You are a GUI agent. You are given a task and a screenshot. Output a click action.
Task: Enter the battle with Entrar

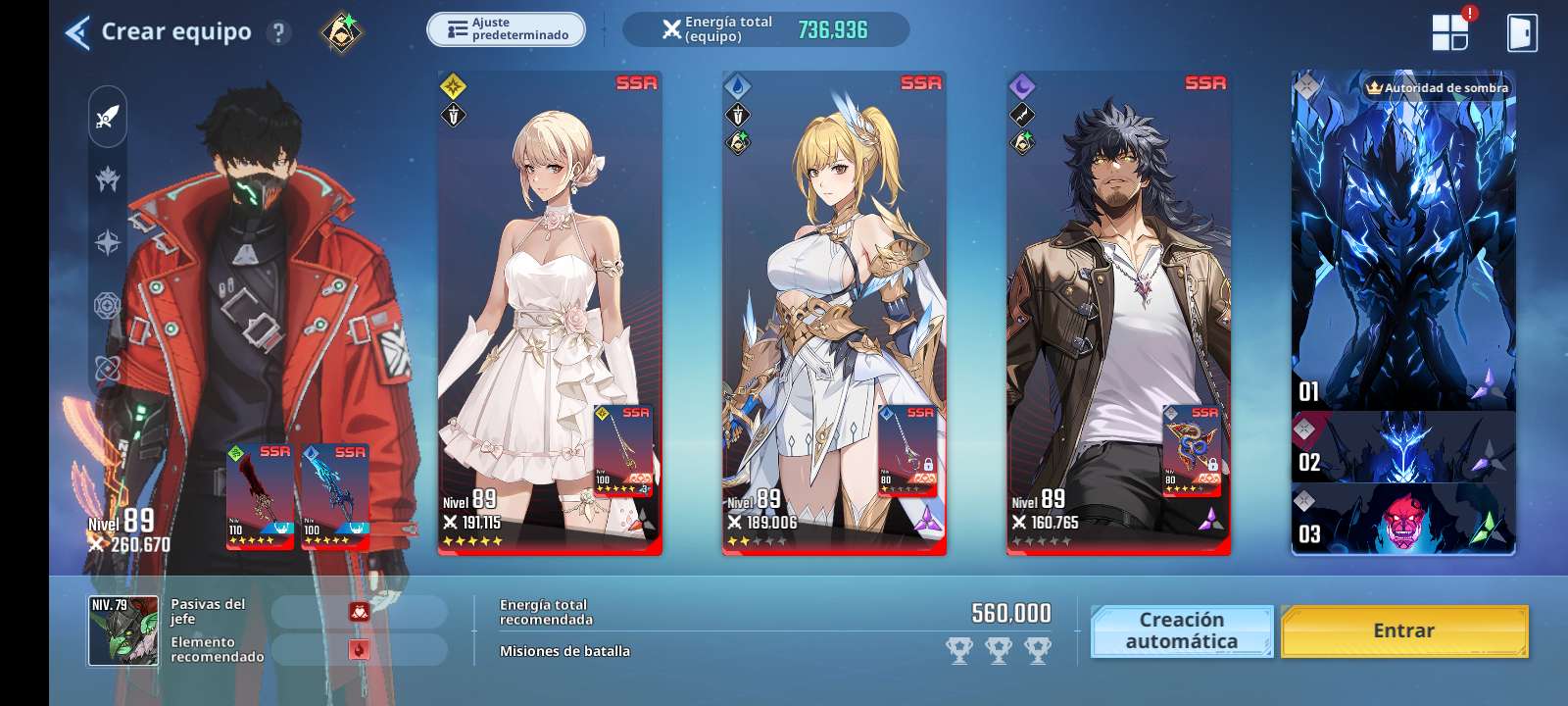(x=1403, y=630)
